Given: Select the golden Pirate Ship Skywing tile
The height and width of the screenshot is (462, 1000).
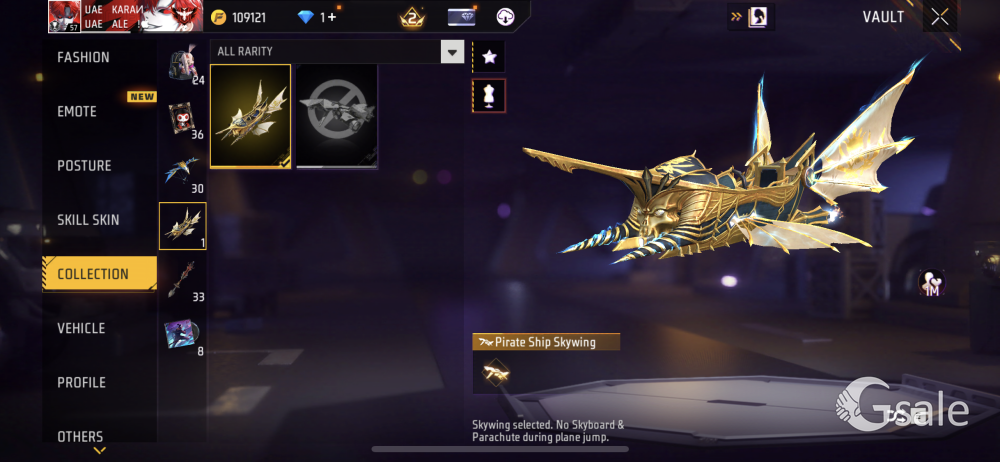Looking at the screenshot, I should 251,116.
